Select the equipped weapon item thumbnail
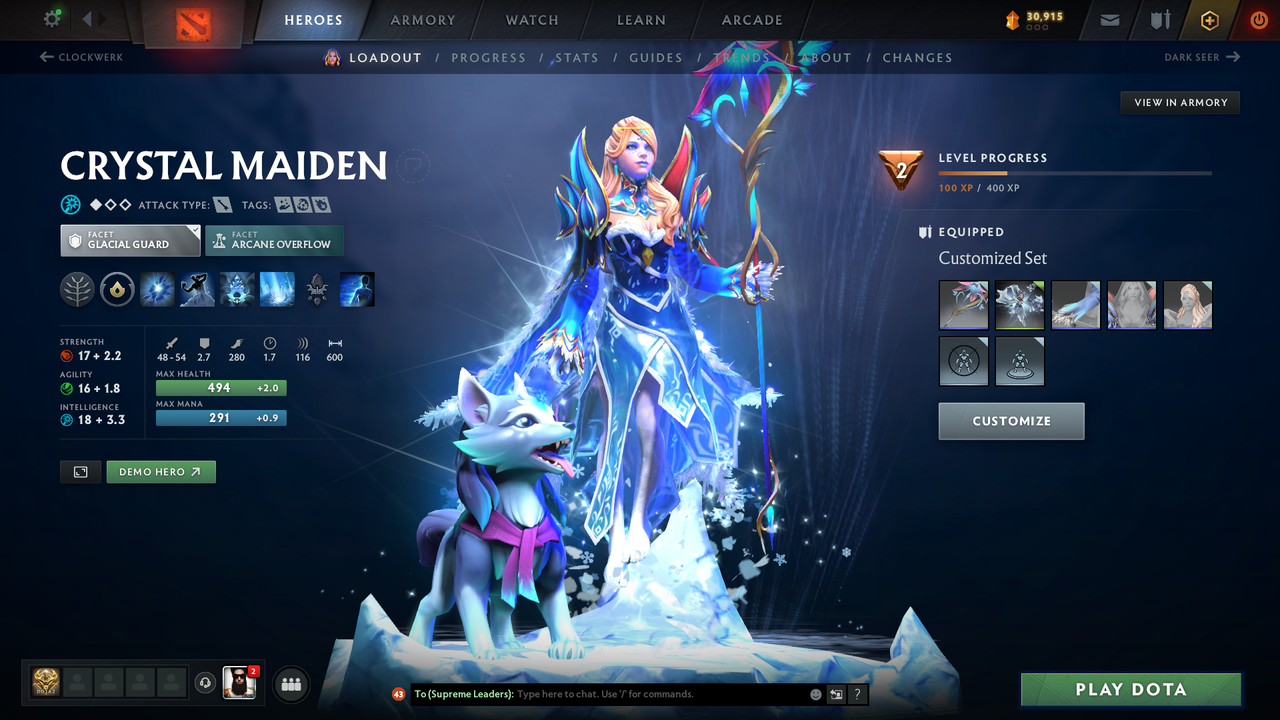The height and width of the screenshot is (720, 1280). (963, 305)
